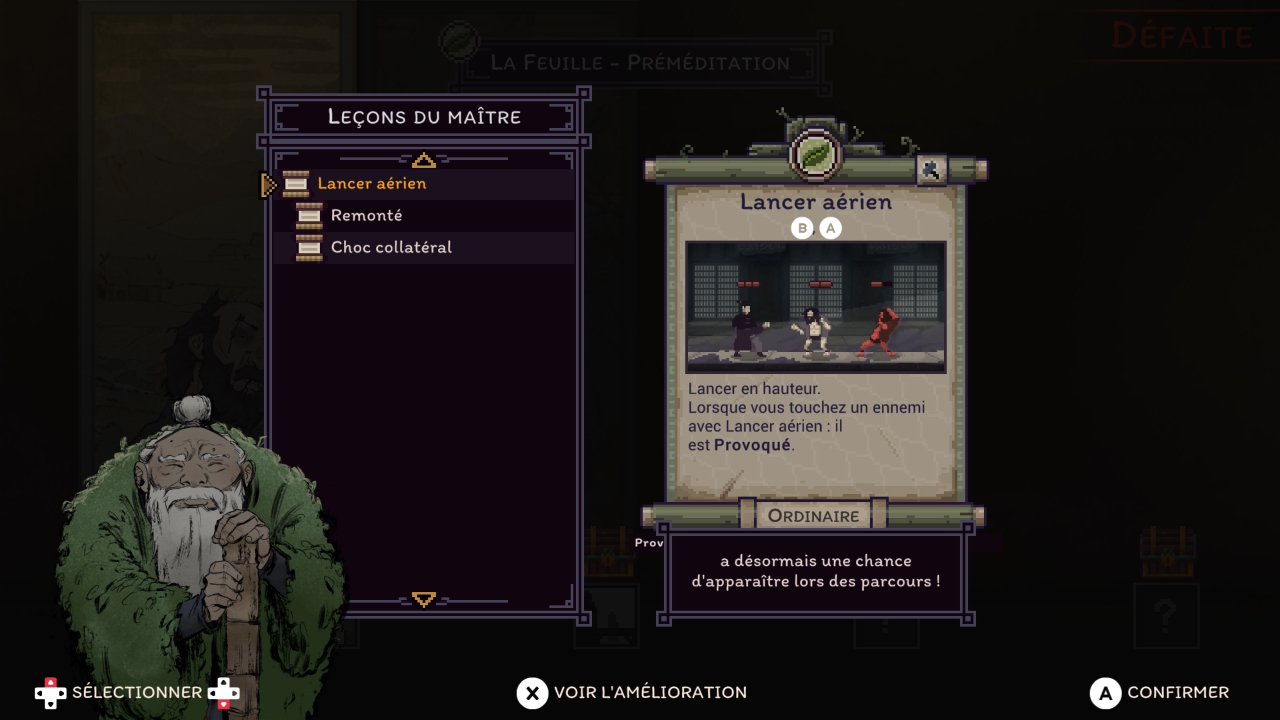Show the upgrade with Voir l'amélioration
This screenshot has width=1280, height=720.
tap(632, 693)
